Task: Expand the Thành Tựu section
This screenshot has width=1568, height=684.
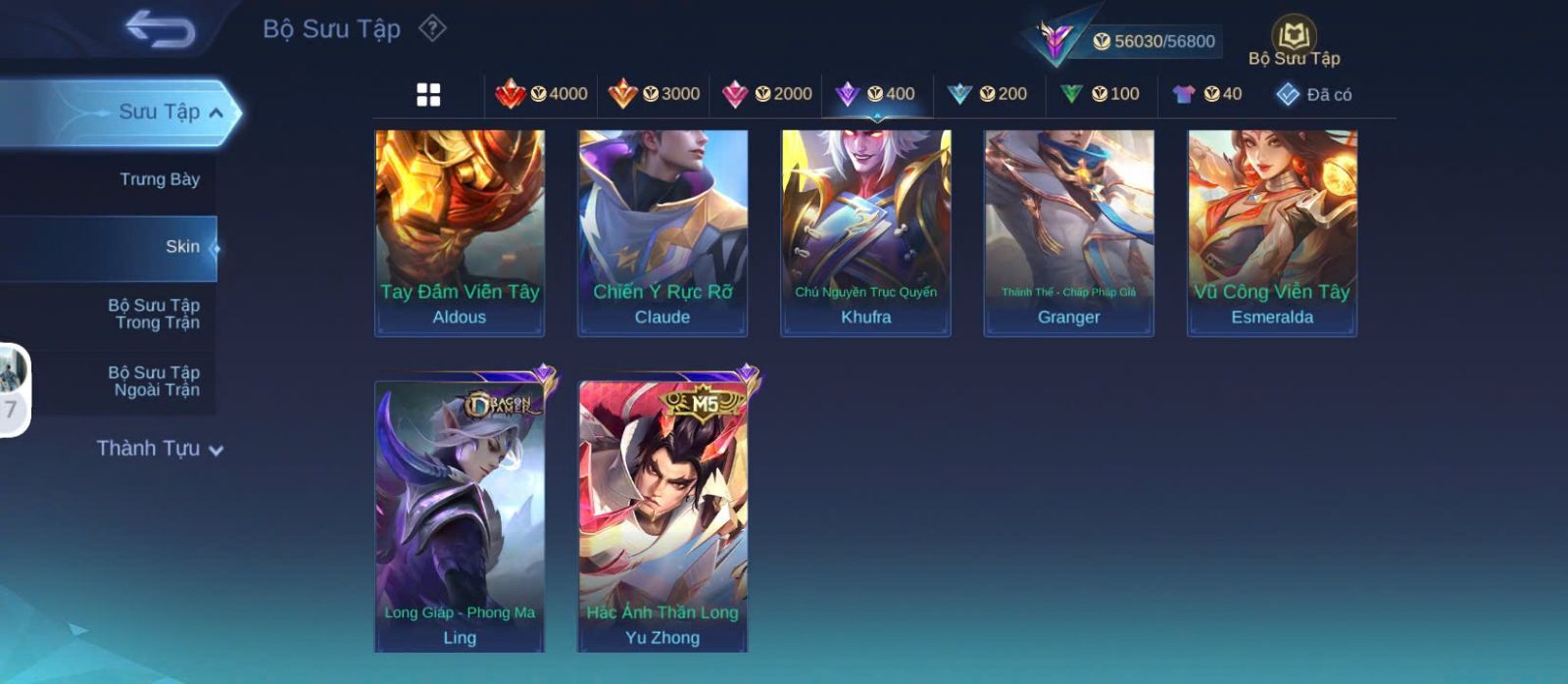Action: [x=160, y=449]
